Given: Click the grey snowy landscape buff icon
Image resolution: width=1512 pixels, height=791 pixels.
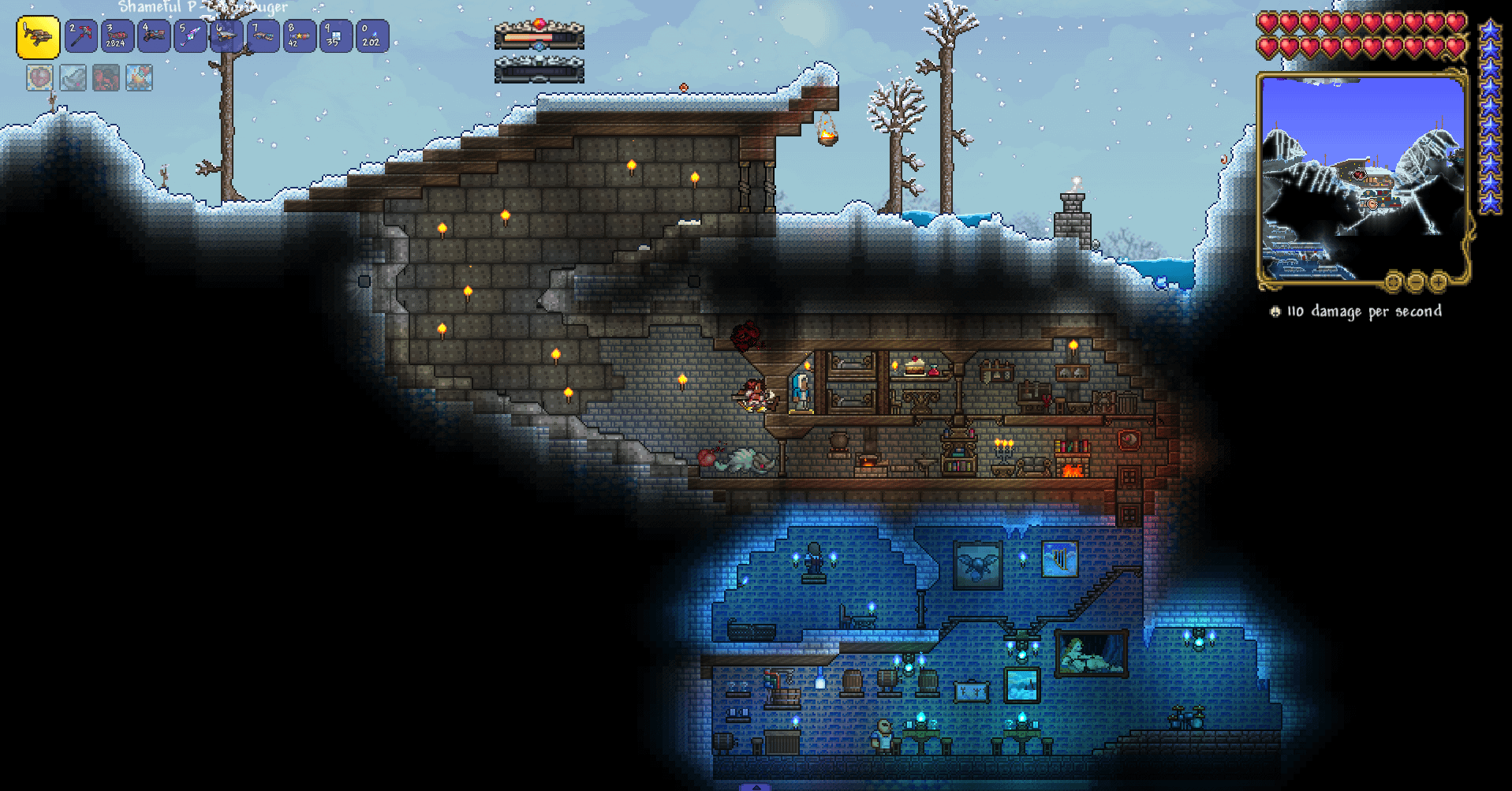Looking at the screenshot, I should tap(73, 77).
